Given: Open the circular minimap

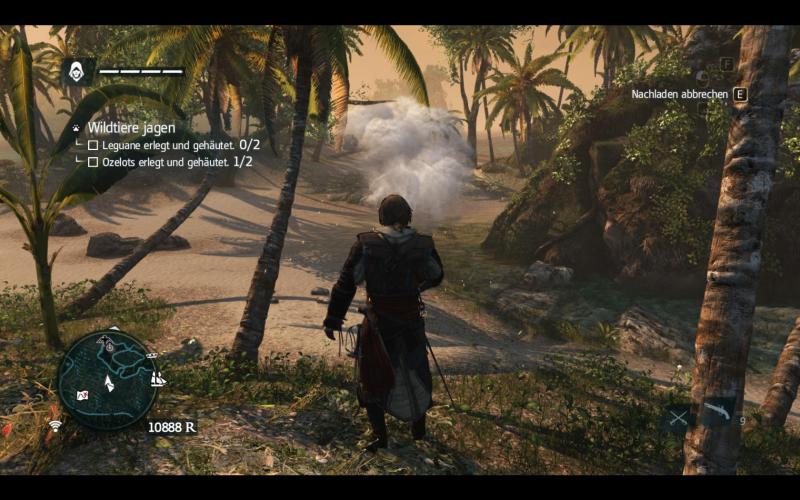Looking at the screenshot, I should click(107, 380).
